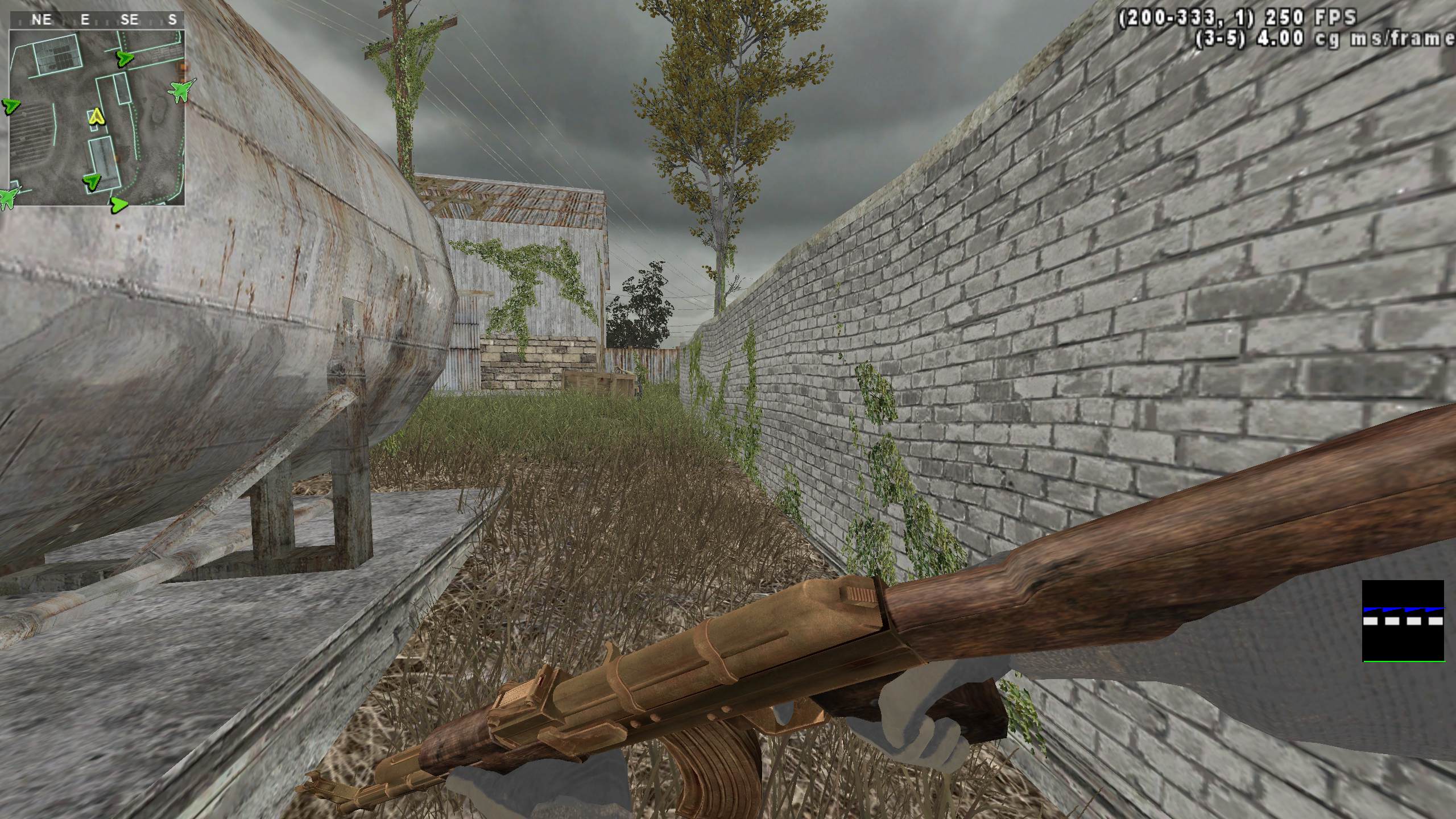Click the compass heading strip
The width and height of the screenshot is (1456, 819).
pyautogui.click(x=97, y=20)
